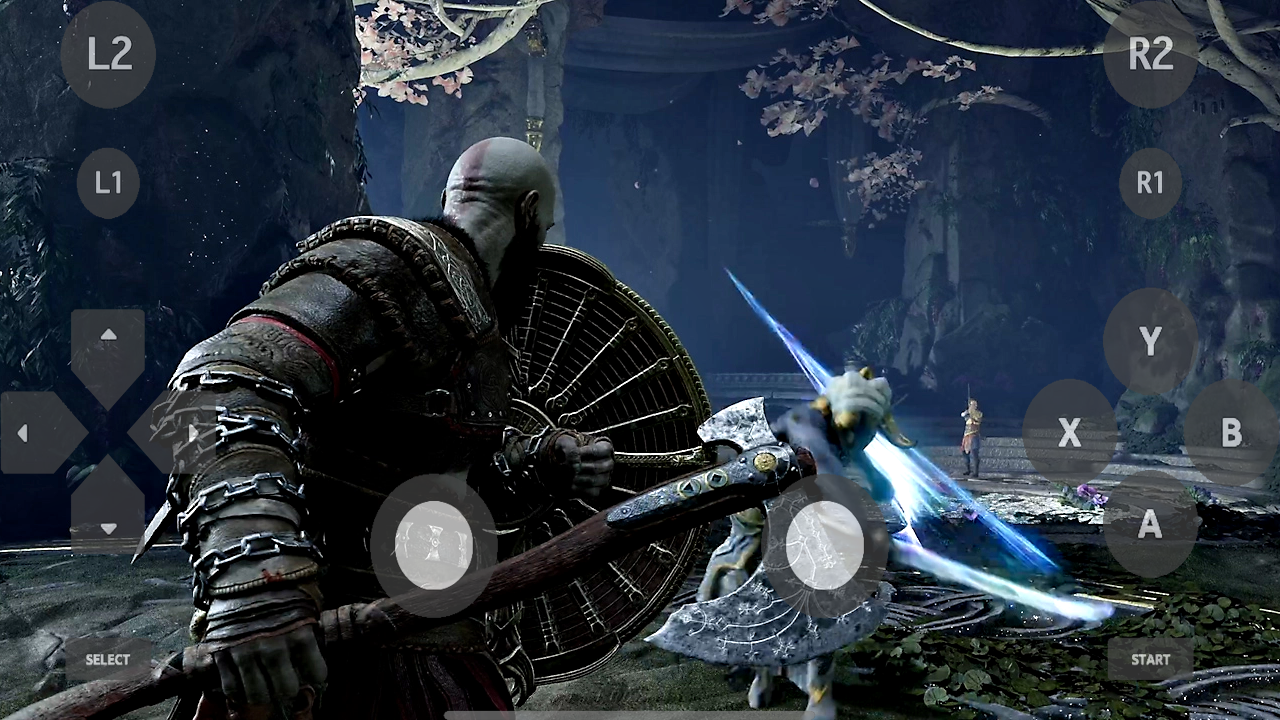Tap the START button
1280x720 pixels.
coord(1149,659)
